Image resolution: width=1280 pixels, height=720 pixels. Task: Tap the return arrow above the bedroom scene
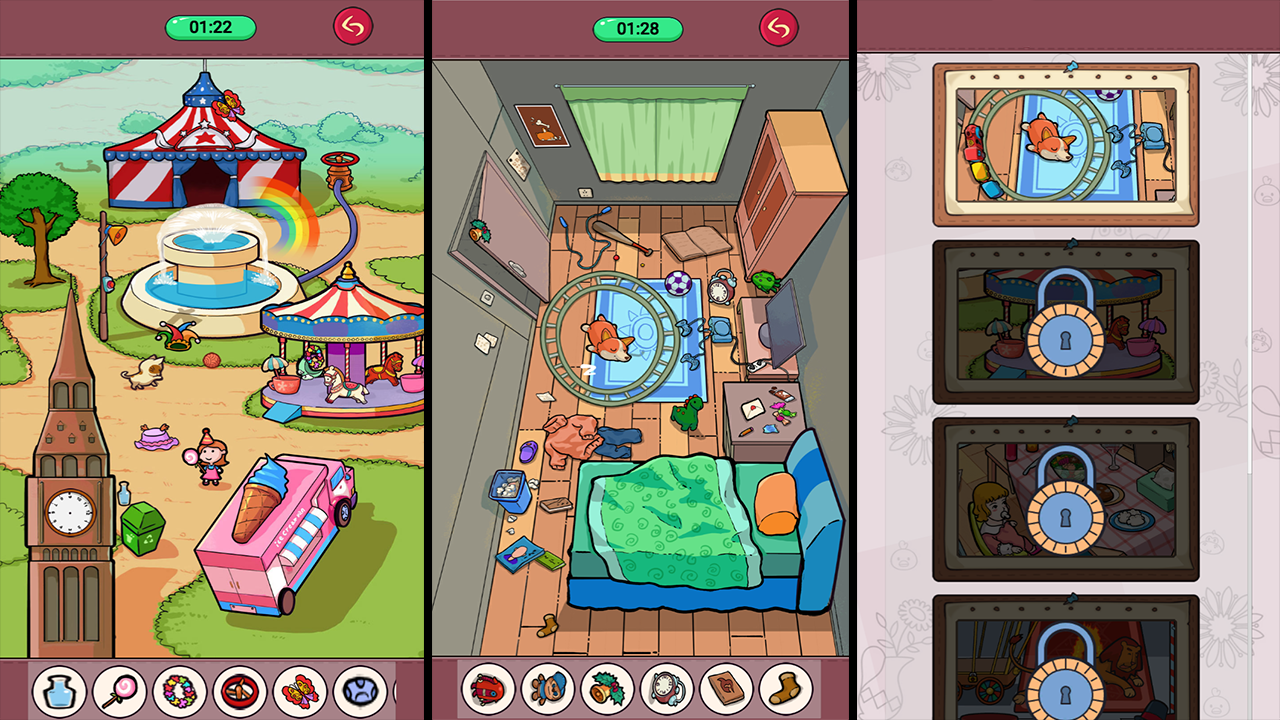(780, 27)
